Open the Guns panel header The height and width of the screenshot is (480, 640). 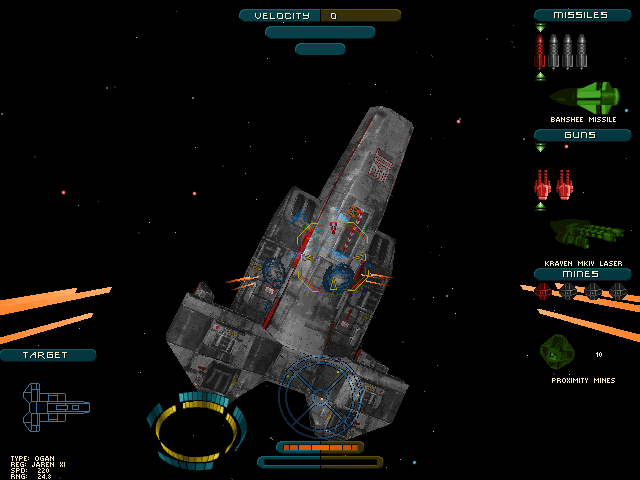581,135
